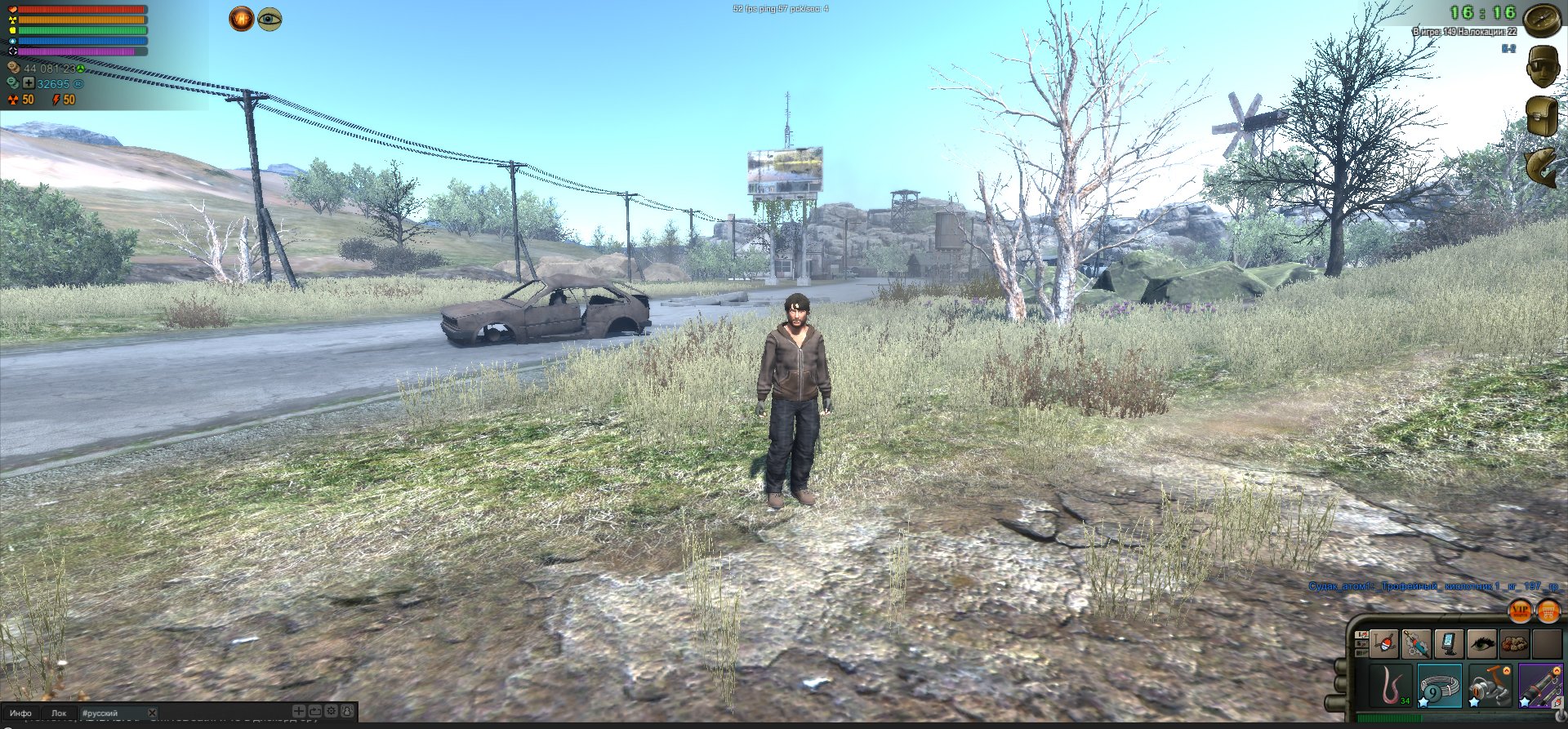Viewport: 1568px width, 729px height.
Task: Click the radio device icon in the hotbar
Action: (1448, 644)
